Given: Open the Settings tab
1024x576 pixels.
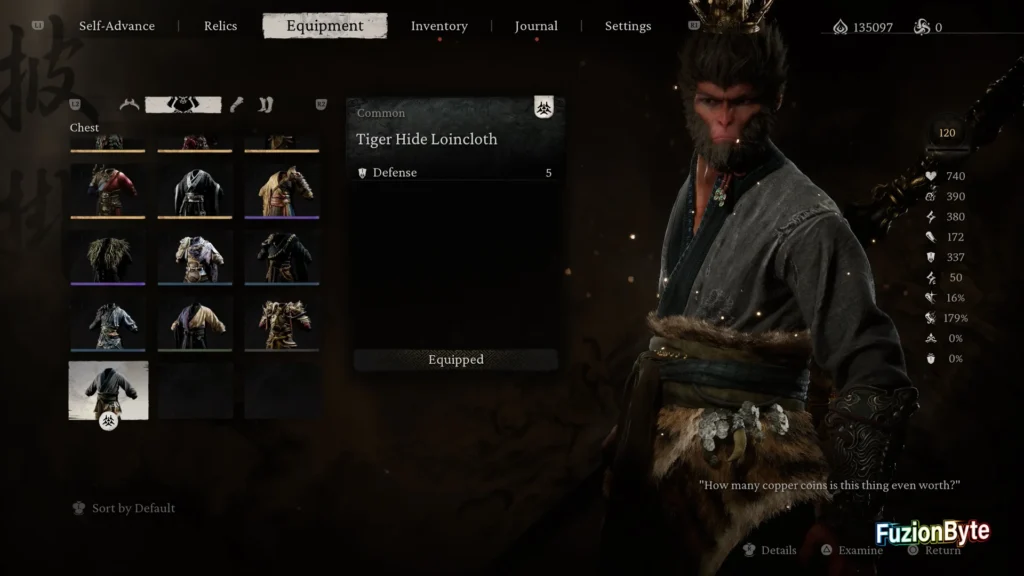Looking at the screenshot, I should 628,26.
